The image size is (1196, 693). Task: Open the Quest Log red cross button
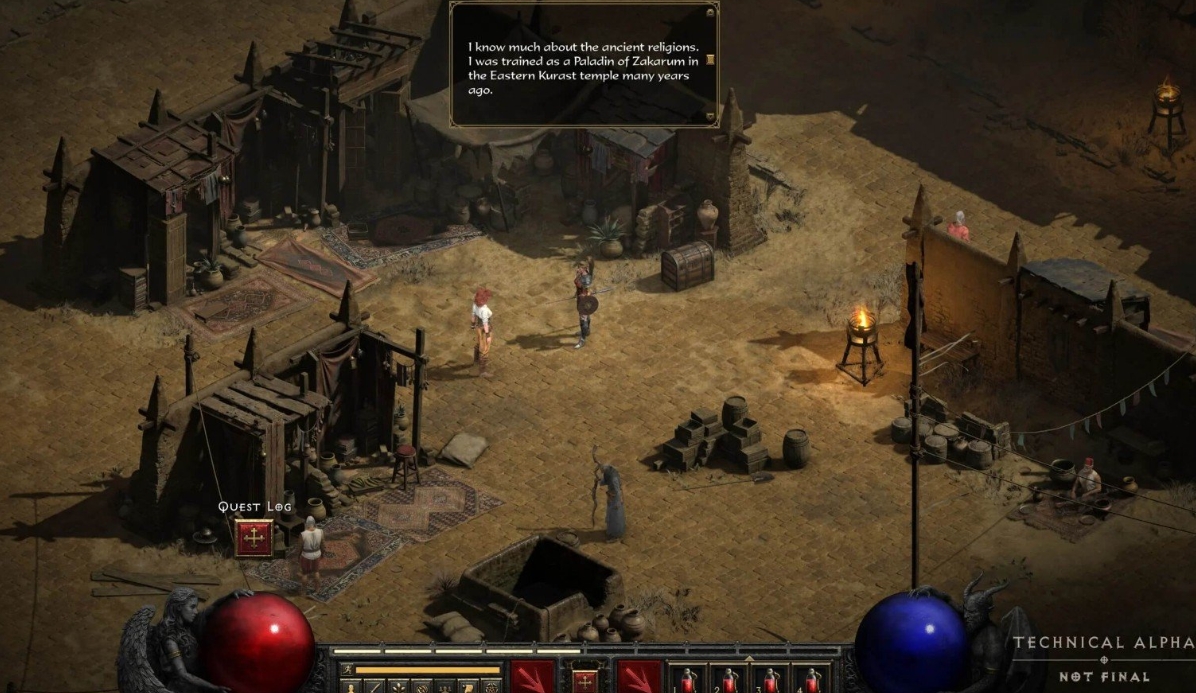pyautogui.click(x=253, y=538)
